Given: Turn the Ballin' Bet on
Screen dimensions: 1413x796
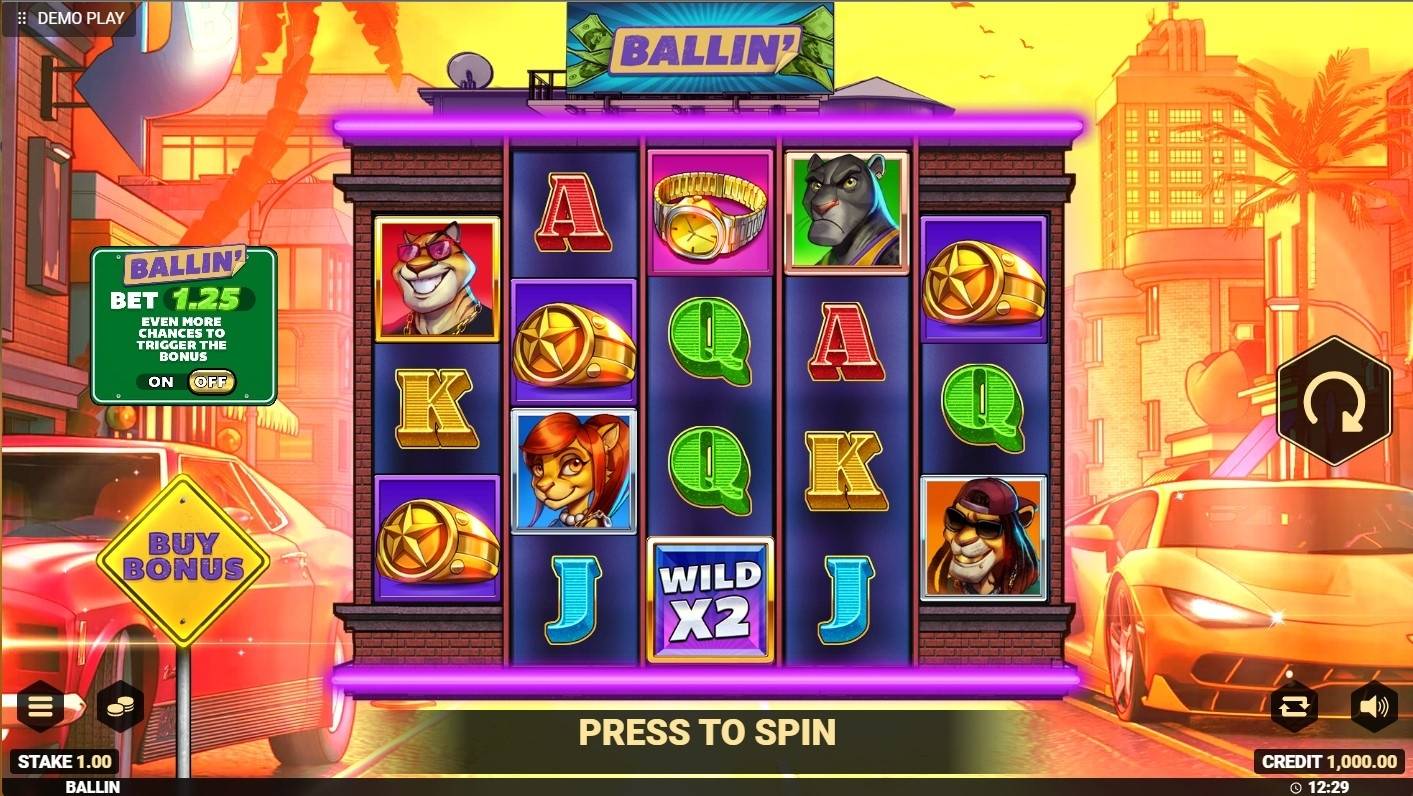Looking at the screenshot, I should point(161,381).
